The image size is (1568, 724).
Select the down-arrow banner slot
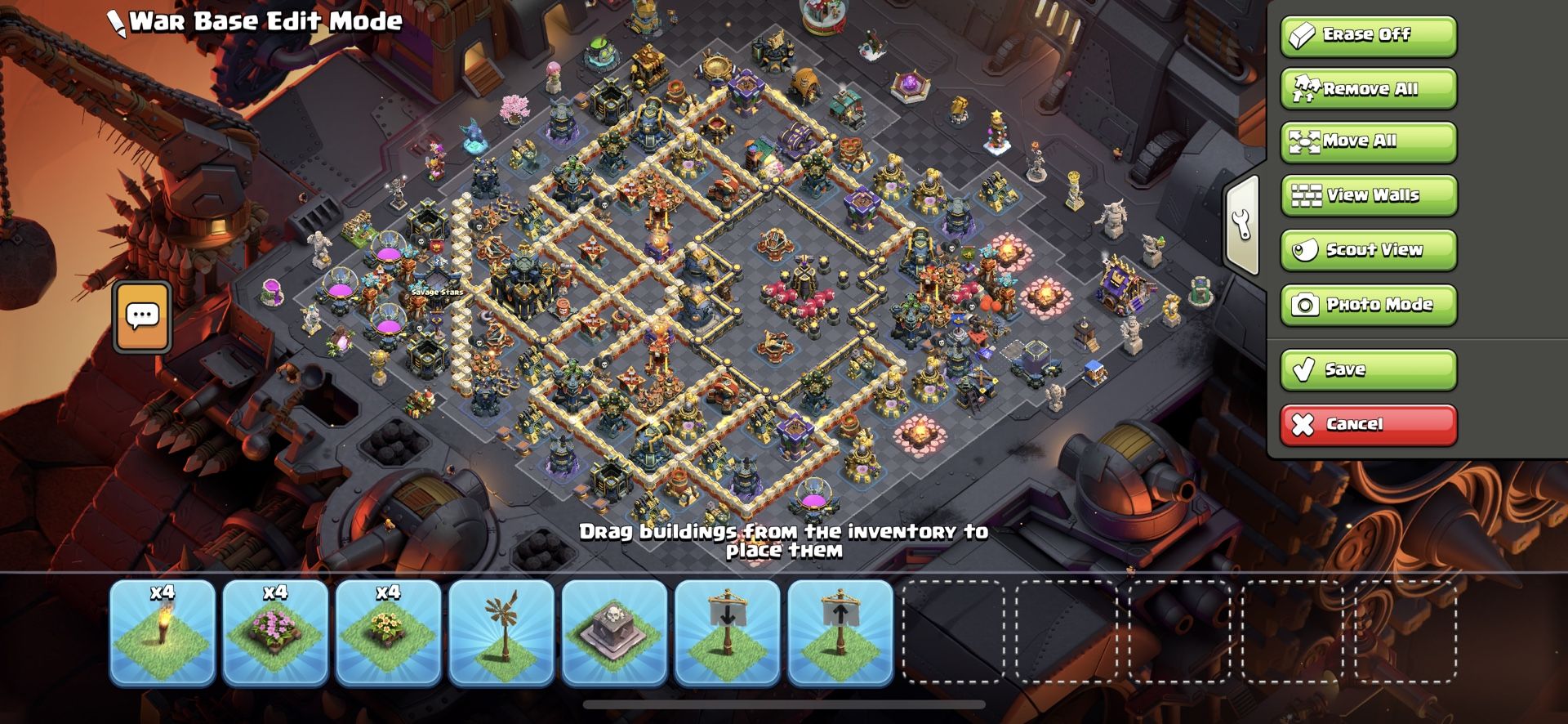[x=727, y=632]
